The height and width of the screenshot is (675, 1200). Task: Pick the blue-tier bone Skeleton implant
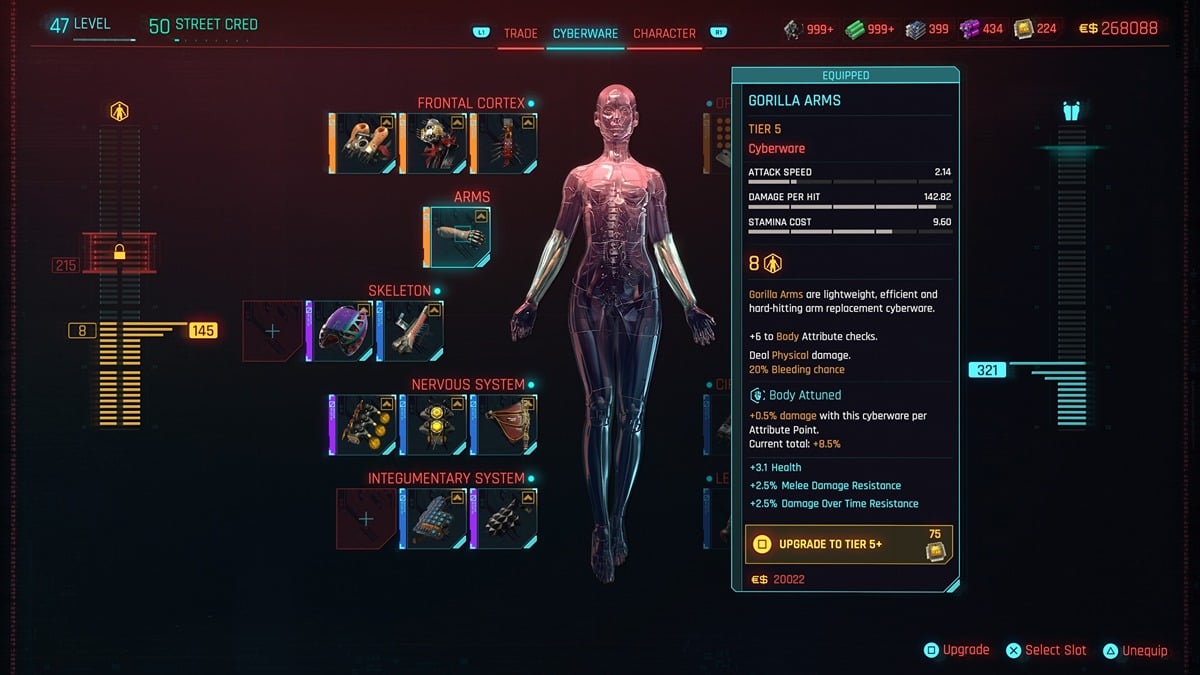411,331
